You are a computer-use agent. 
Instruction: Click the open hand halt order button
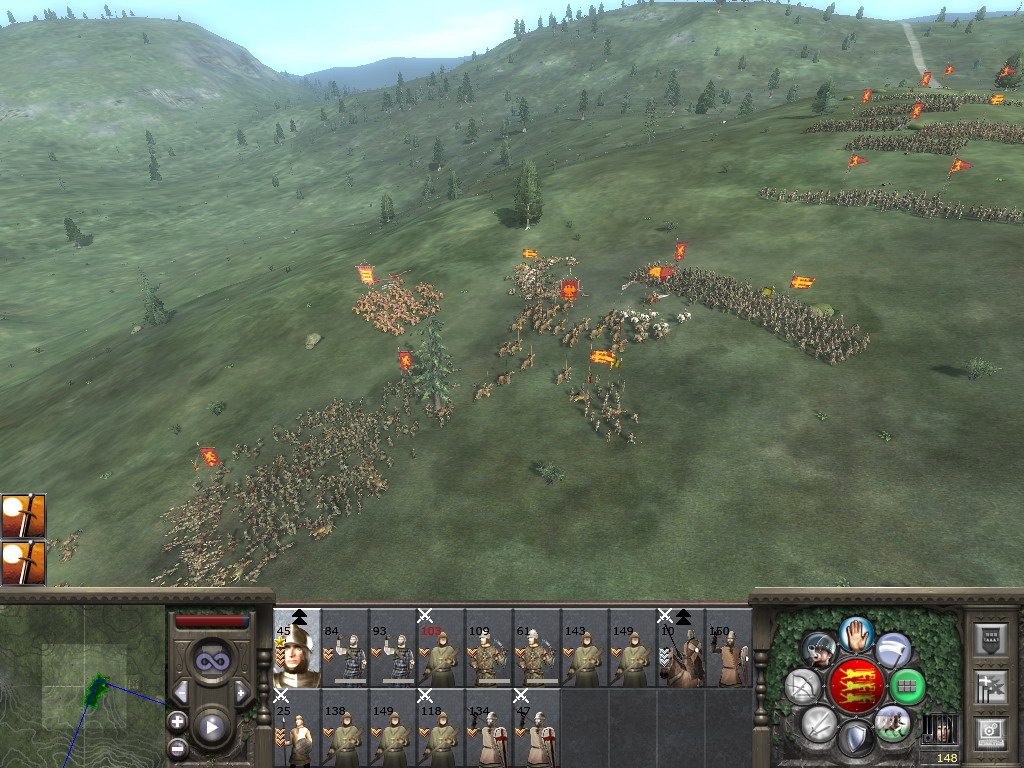(855, 633)
